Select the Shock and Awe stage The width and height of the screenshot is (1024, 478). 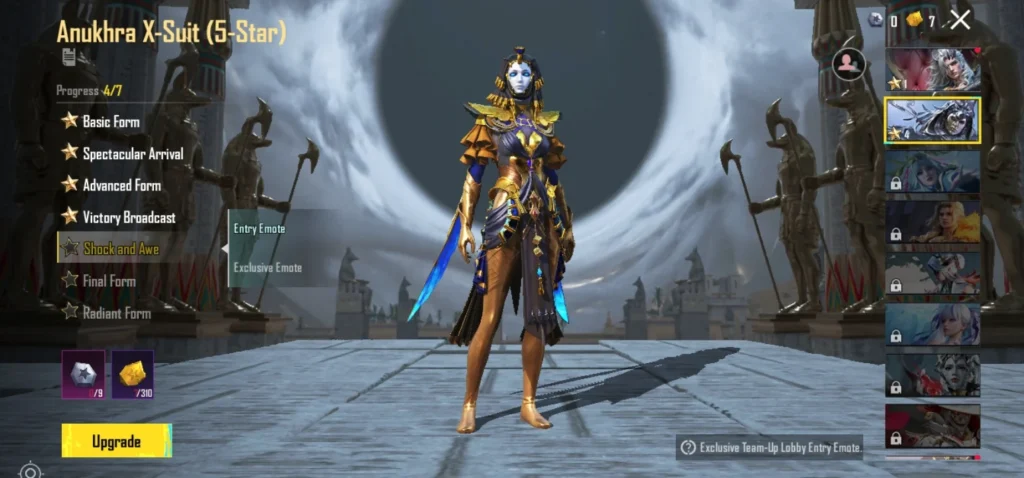tap(120, 249)
